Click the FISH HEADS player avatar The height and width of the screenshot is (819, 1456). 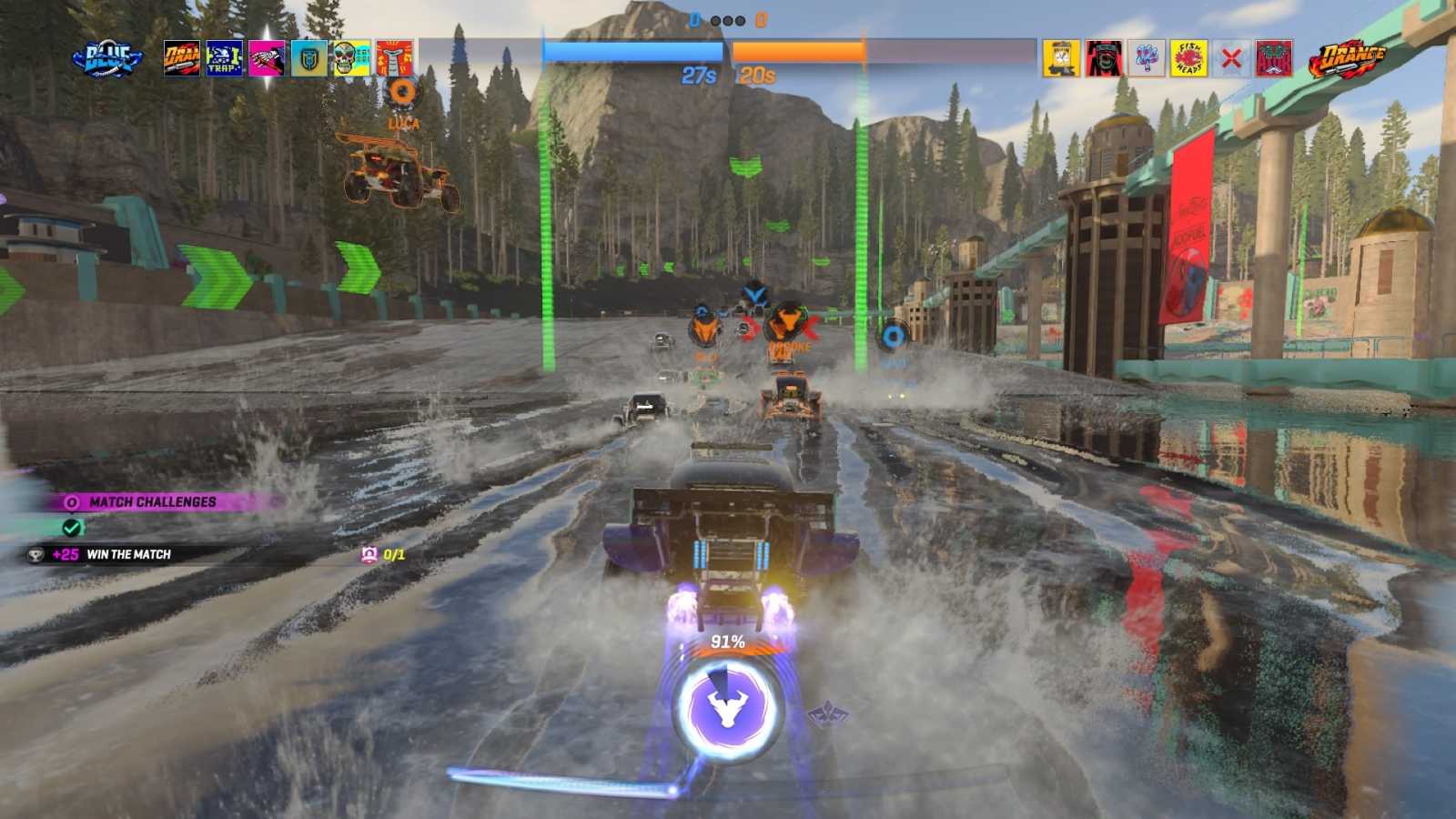pos(1189,56)
